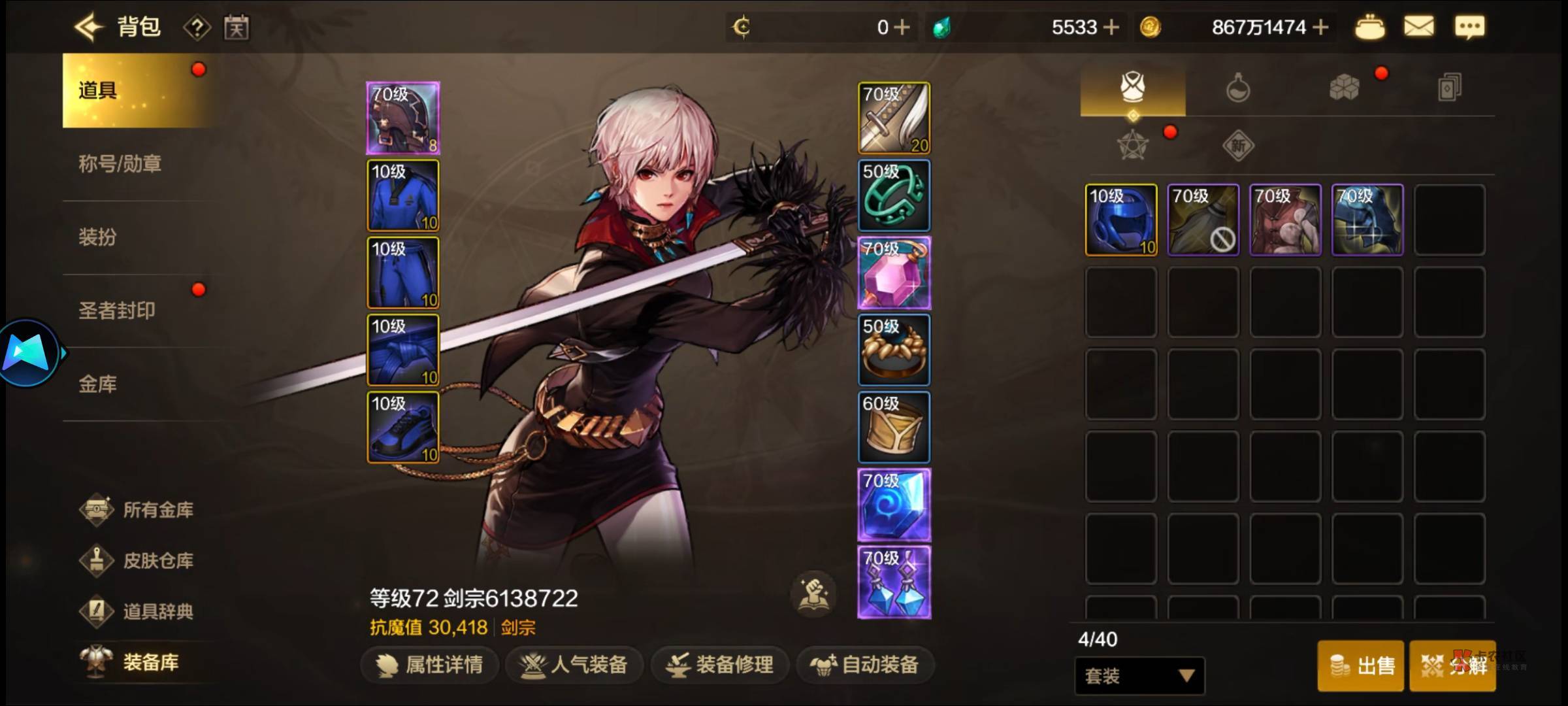
Task: Select the blue helmet in the bag
Action: tap(1121, 220)
